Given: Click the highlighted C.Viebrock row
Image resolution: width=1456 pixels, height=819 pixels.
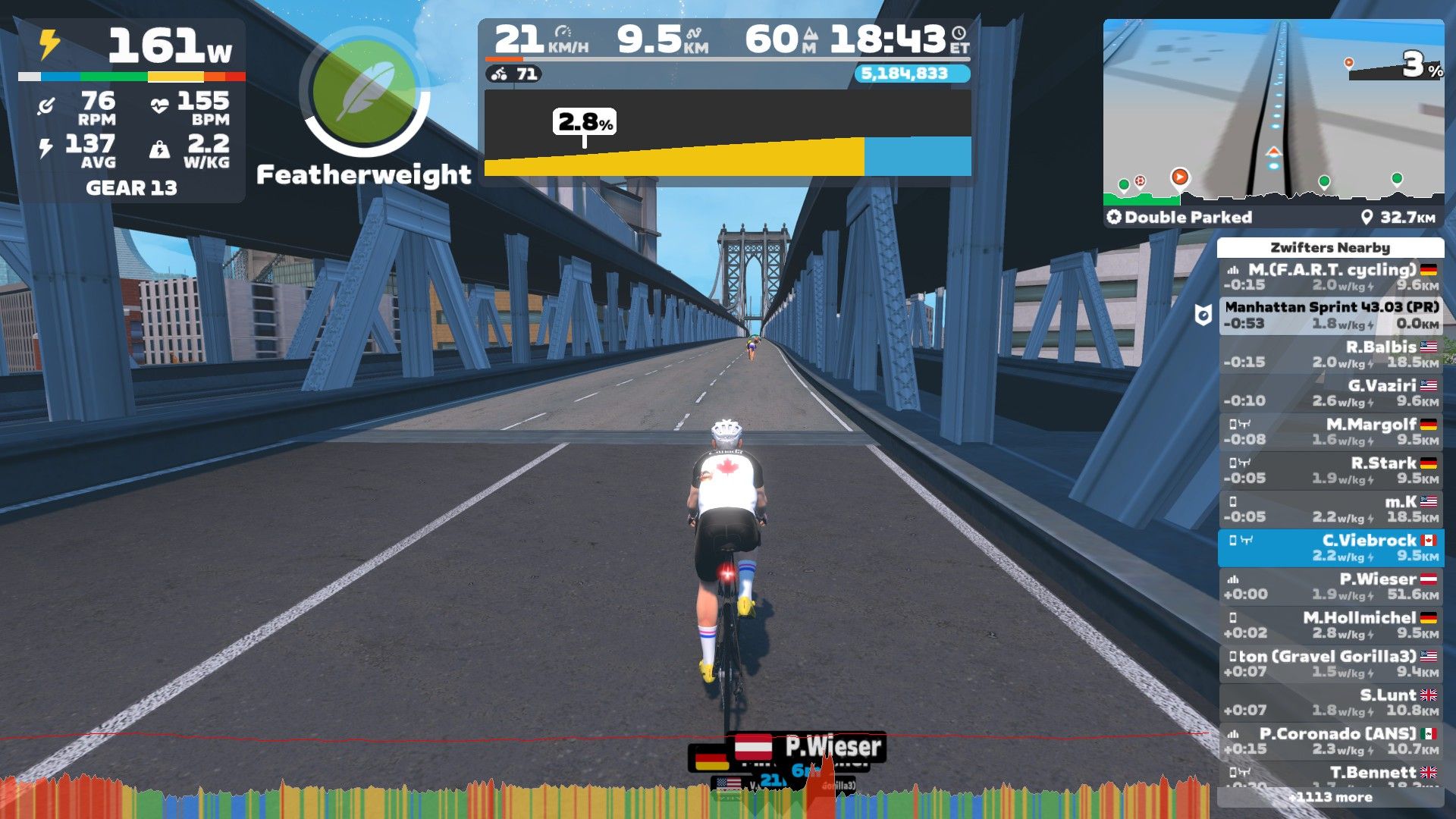Looking at the screenshot, I should coord(1331,548).
